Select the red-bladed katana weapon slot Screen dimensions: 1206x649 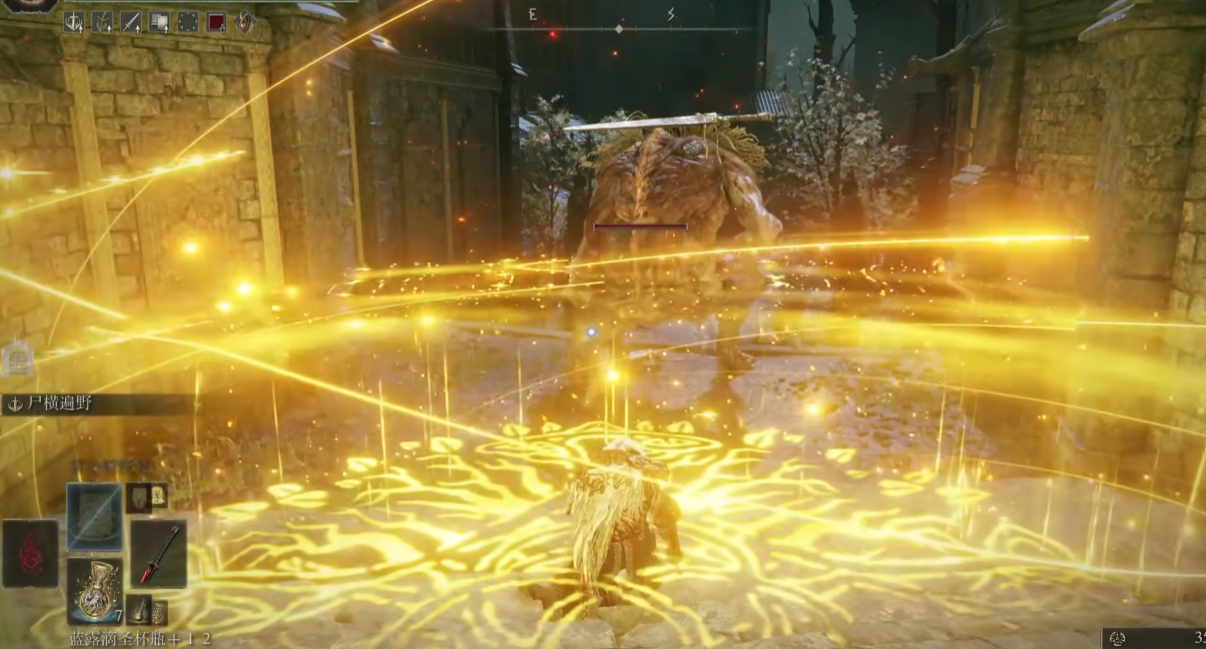158,553
